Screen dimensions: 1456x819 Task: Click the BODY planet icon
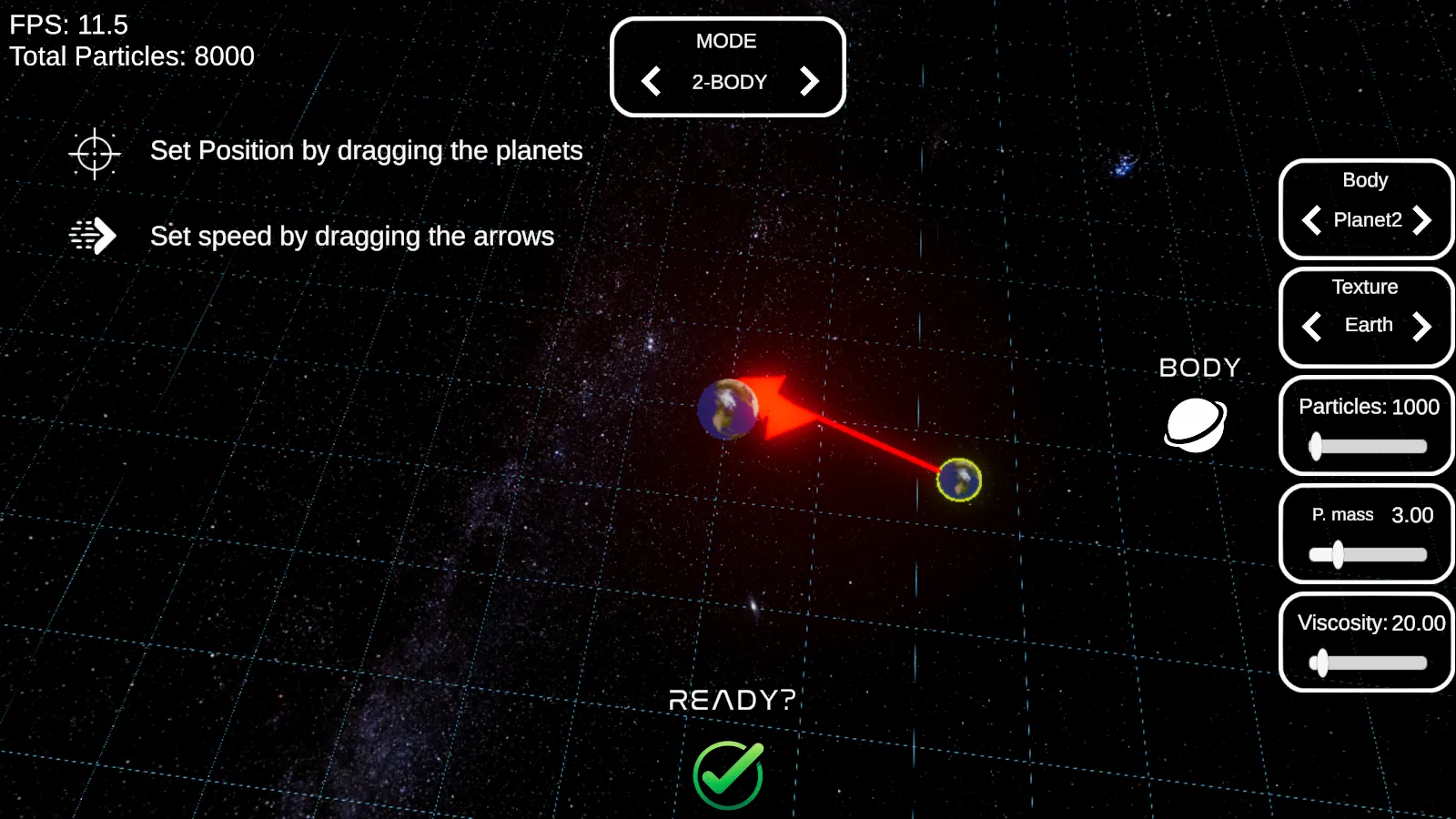[1196, 424]
